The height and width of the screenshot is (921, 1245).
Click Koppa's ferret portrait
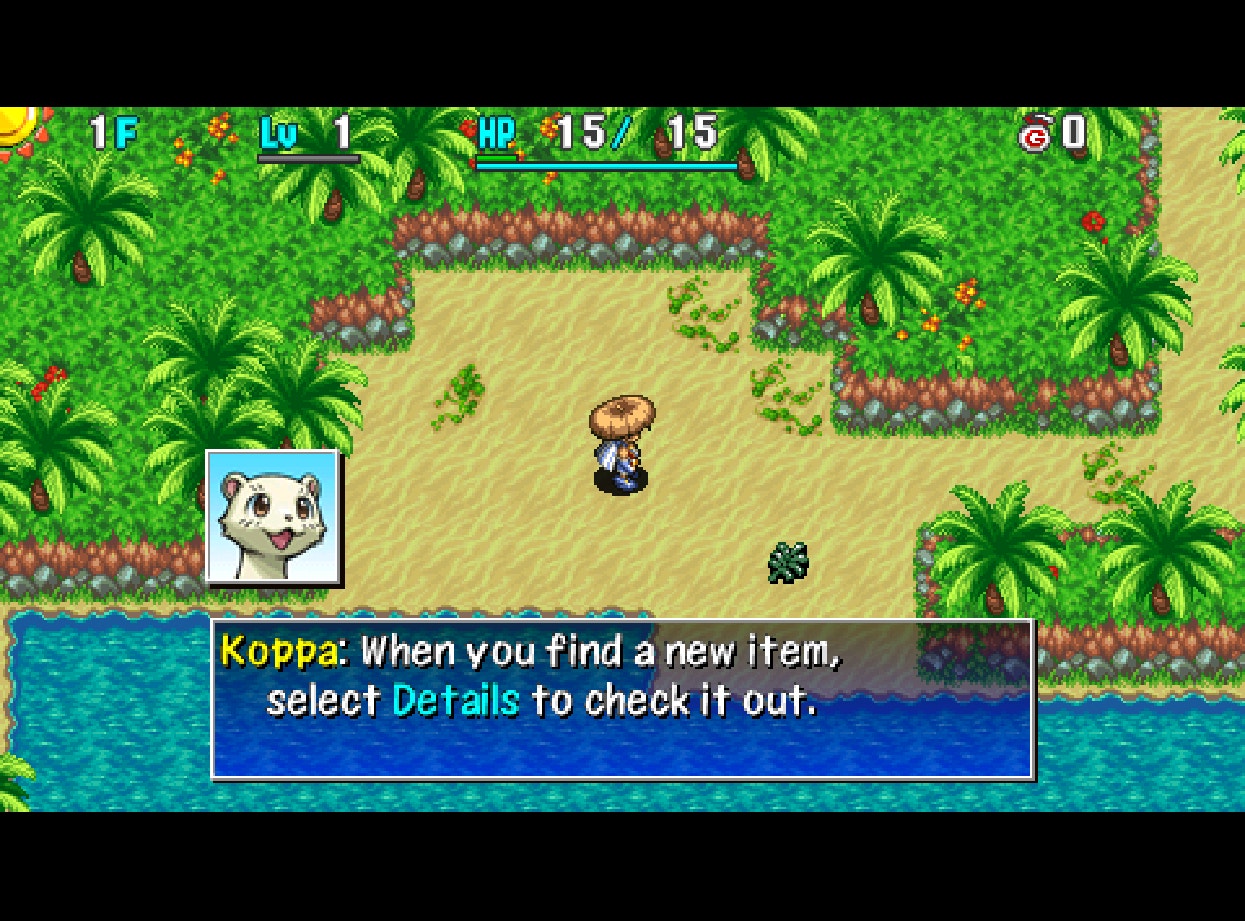(x=272, y=516)
